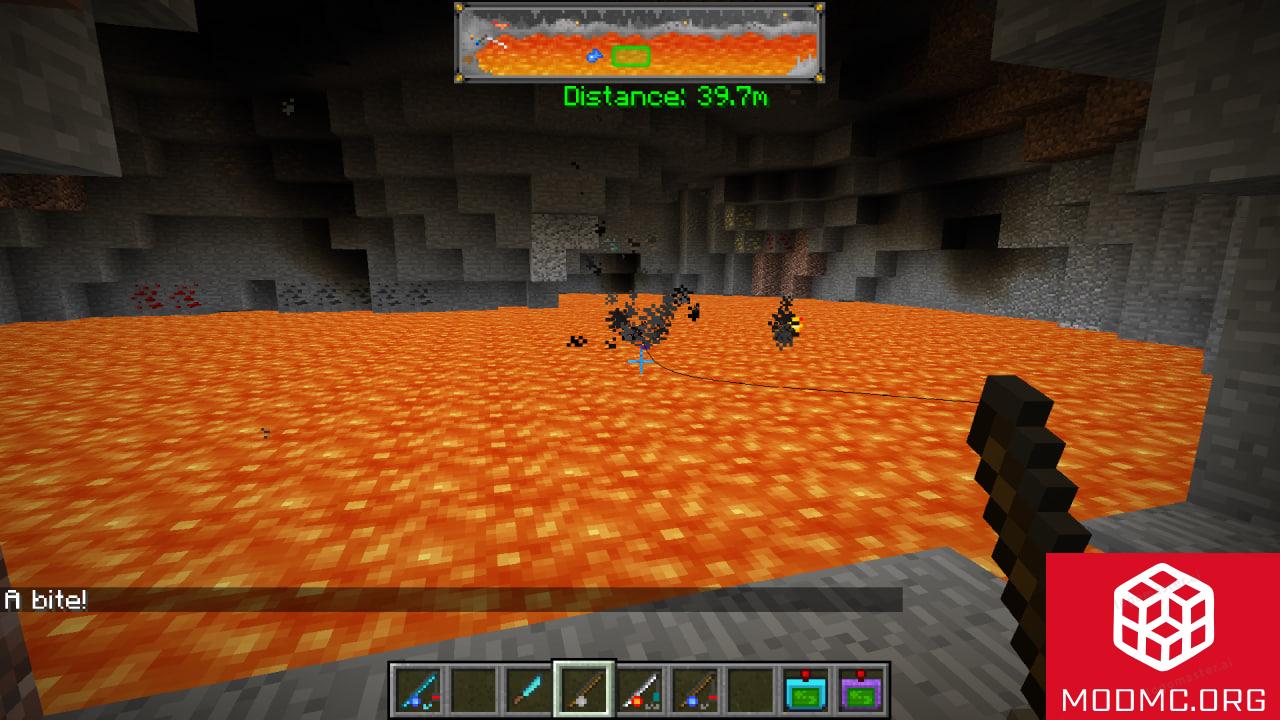
Task: Choose the diamond blade hotbar slot
Action: 525,688
